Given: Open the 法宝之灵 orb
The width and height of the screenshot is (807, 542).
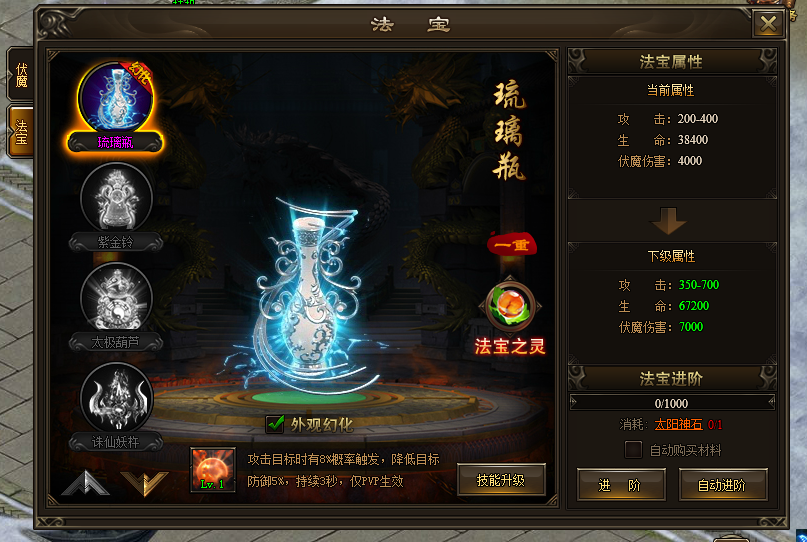Looking at the screenshot, I should [x=509, y=309].
